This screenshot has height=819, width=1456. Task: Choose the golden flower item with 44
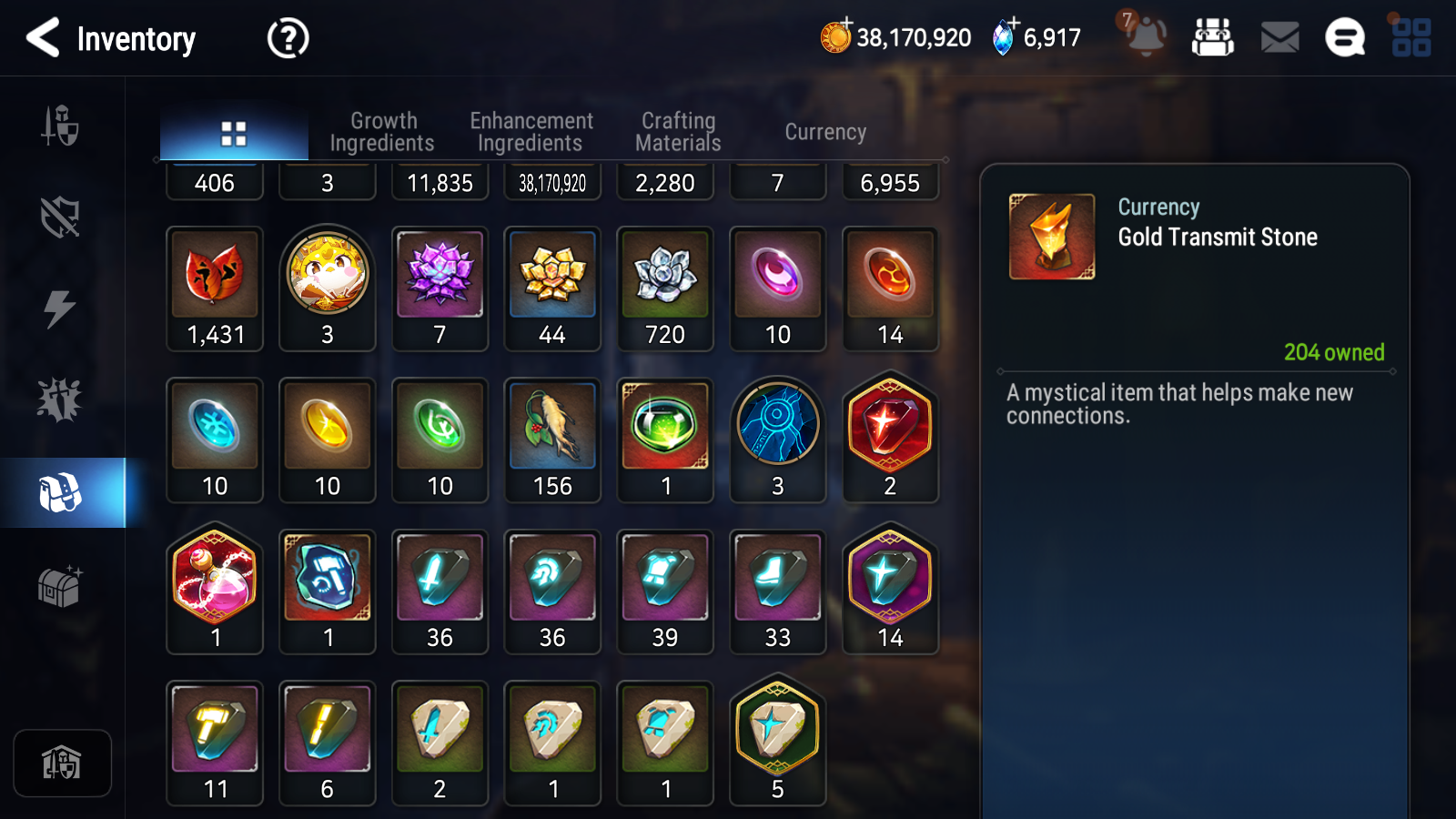(x=552, y=288)
